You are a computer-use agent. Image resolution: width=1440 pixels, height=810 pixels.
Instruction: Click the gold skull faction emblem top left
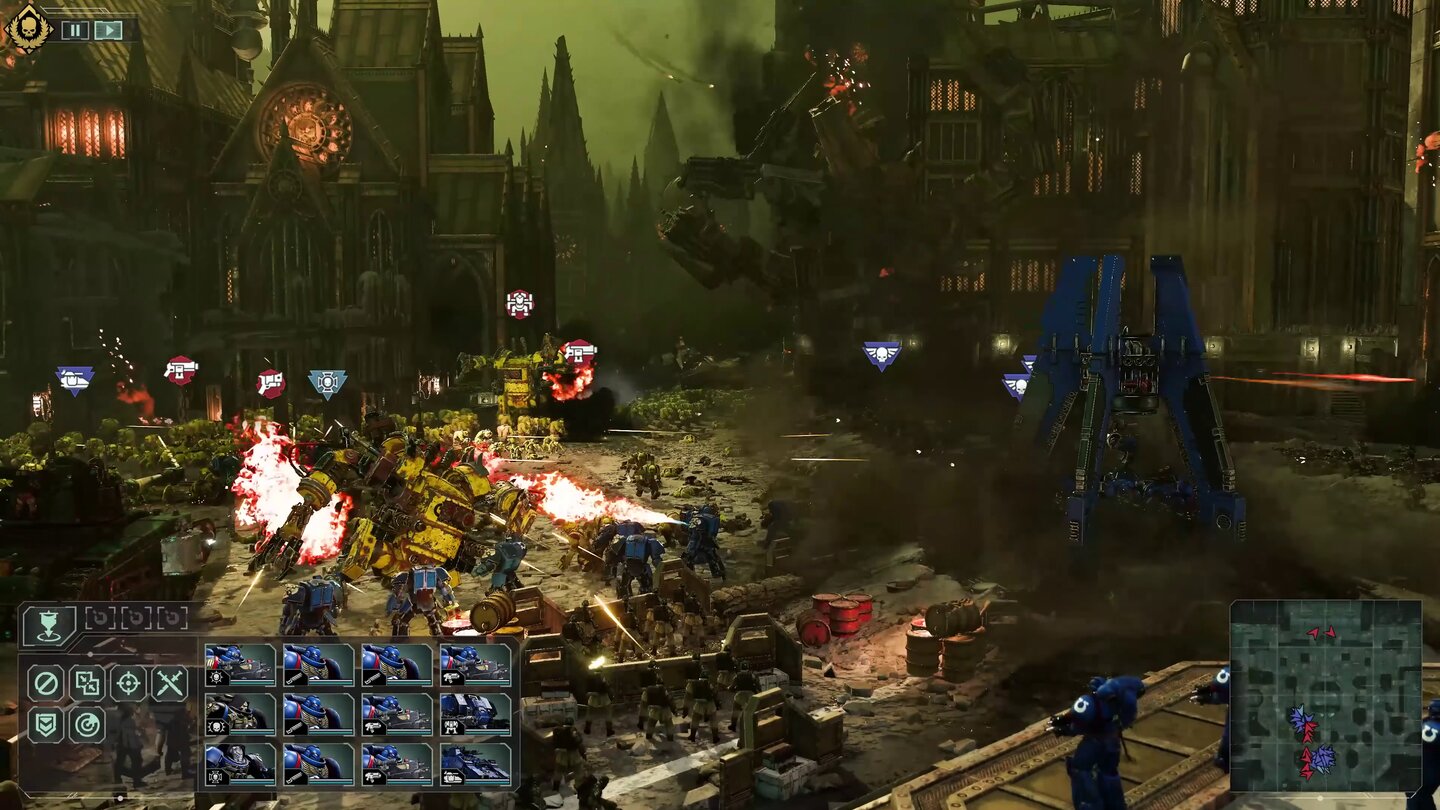pyautogui.click(x=29, y=29)
